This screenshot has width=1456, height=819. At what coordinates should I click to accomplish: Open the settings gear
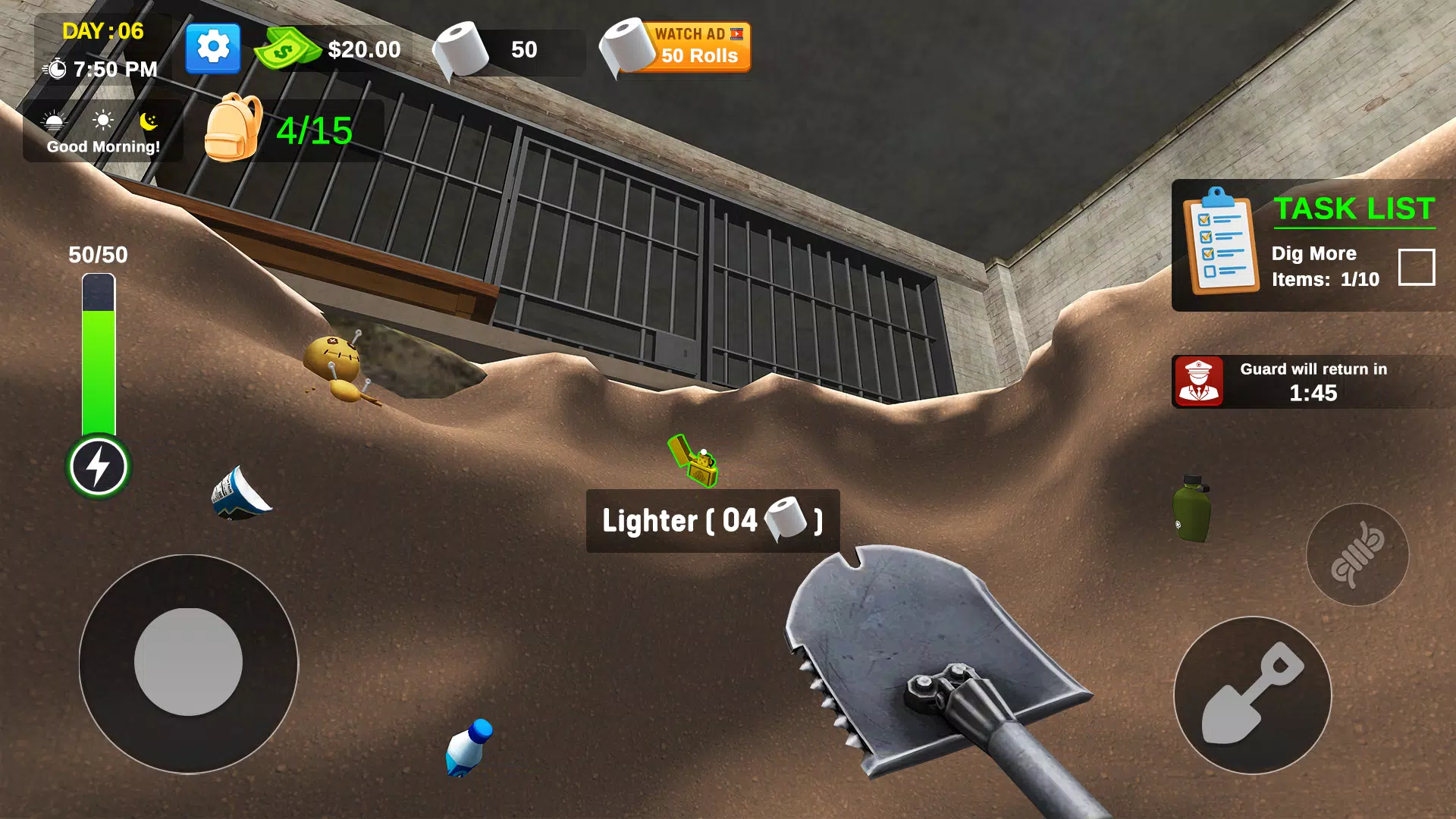tap(212, 47)
